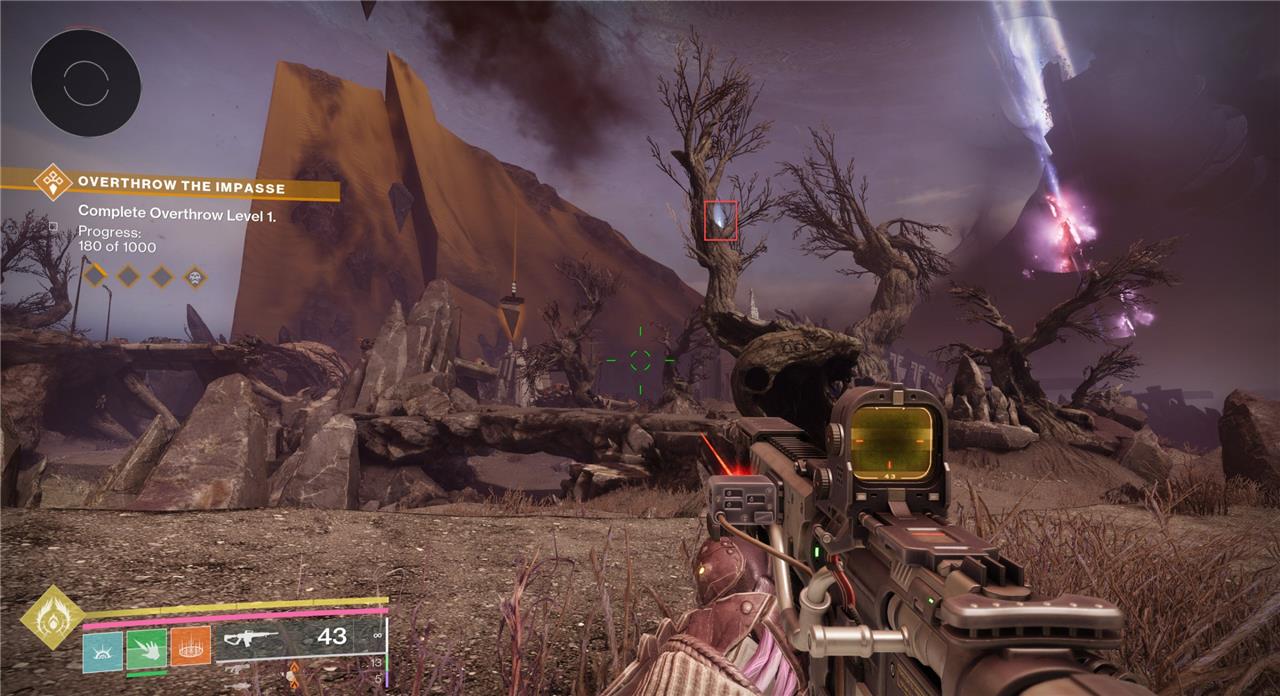
Task: Open the Overthrow The Impasse objective banner
Action: (x=180, y=187)
